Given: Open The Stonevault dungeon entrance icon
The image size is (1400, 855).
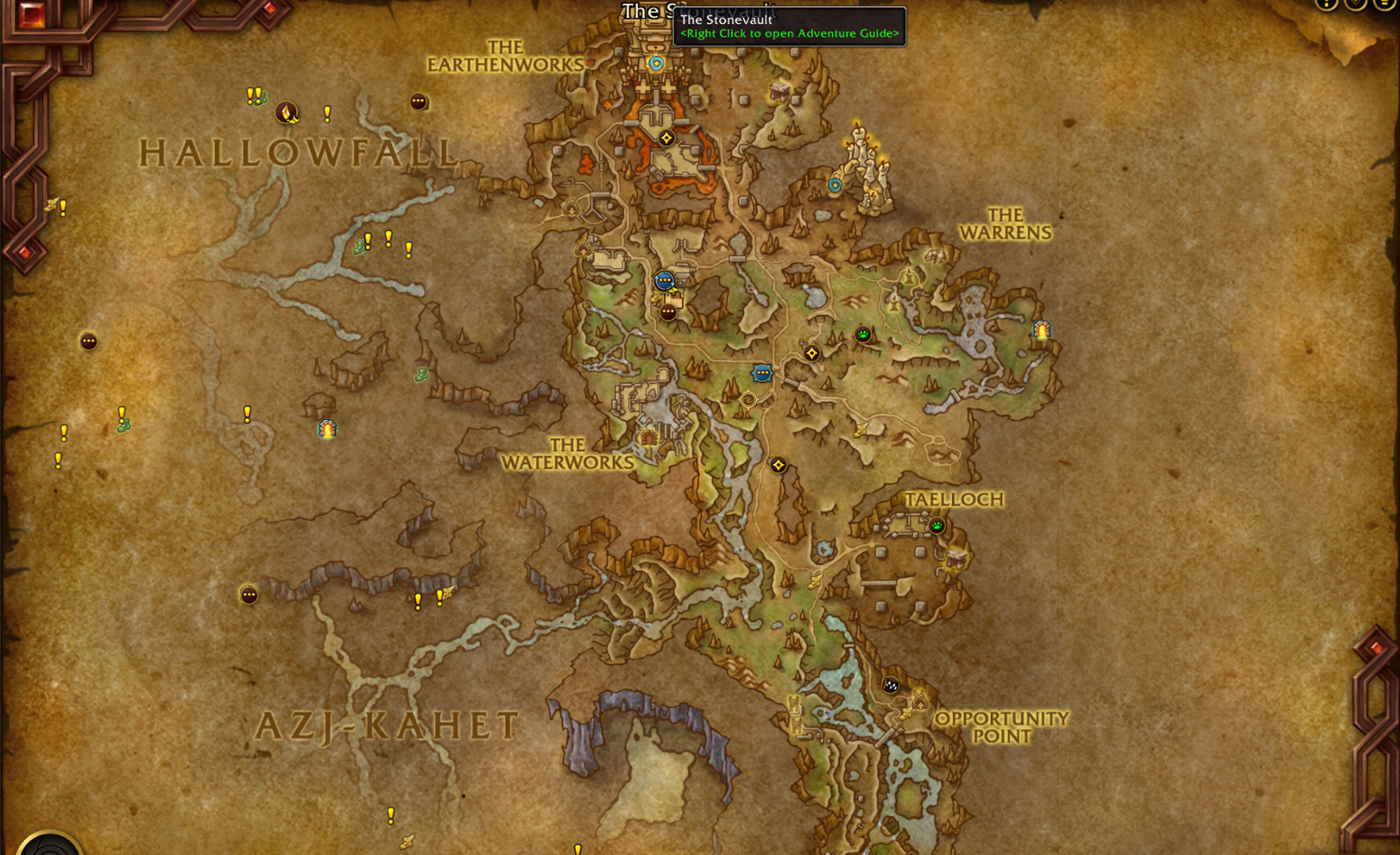Looking at the screenshot, I should 655,63.
